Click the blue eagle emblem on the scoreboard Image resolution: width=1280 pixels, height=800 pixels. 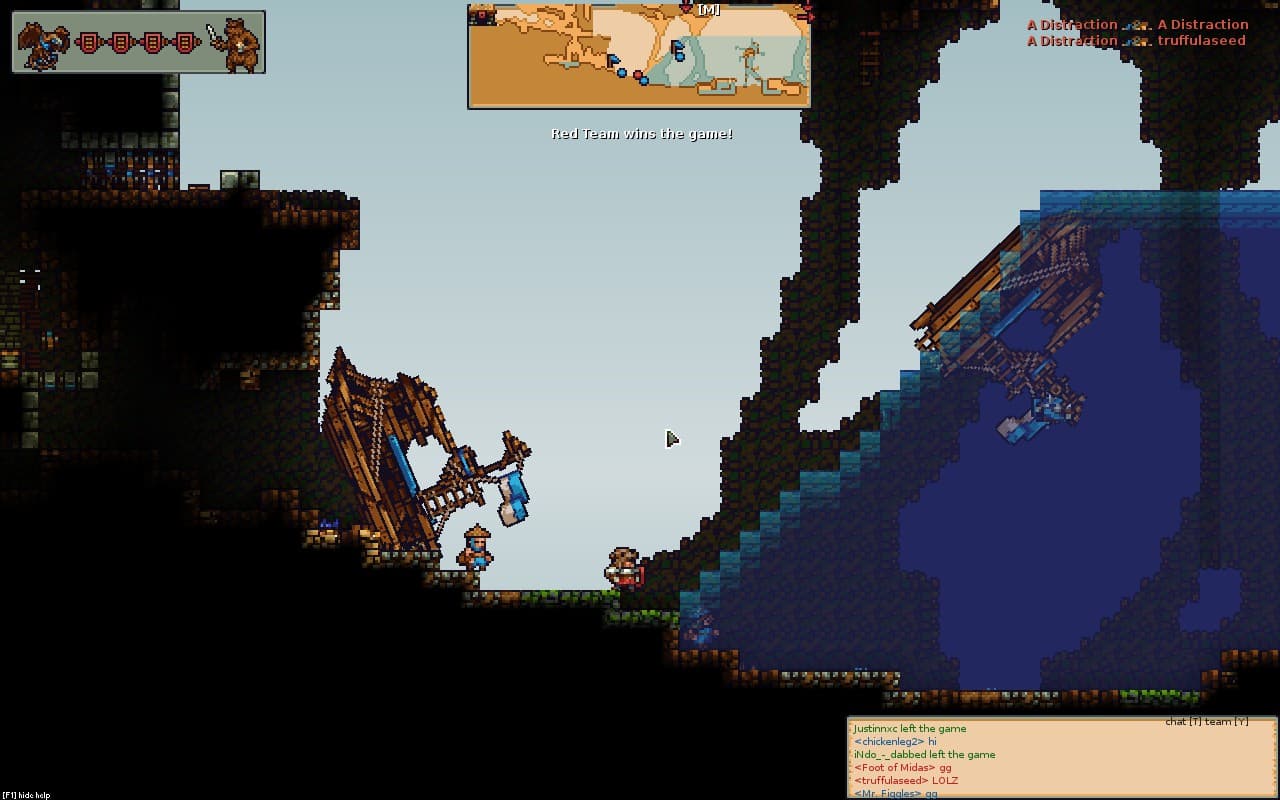point(42,44)
